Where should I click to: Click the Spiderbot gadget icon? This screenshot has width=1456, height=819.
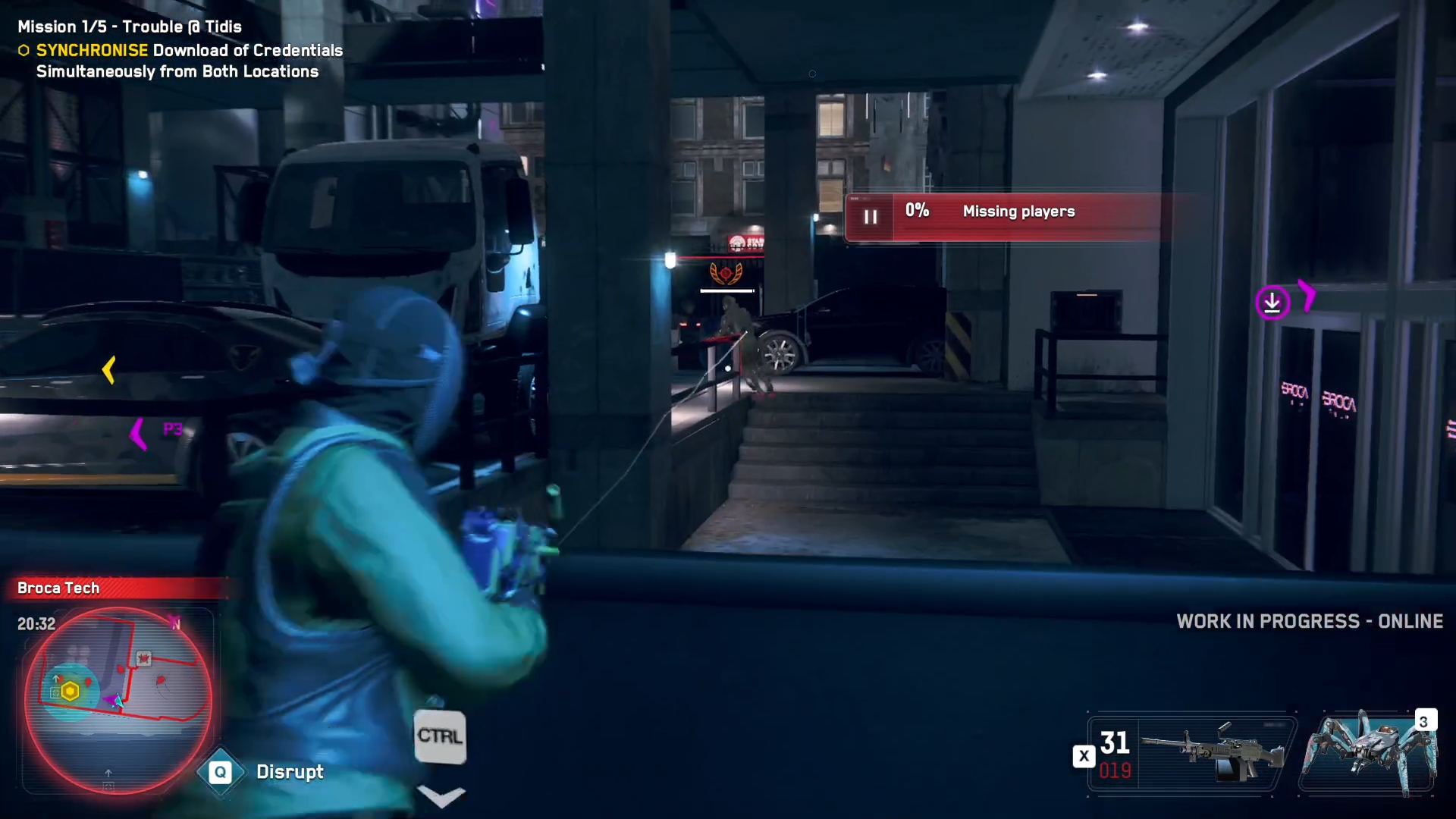click(1373, 751)
